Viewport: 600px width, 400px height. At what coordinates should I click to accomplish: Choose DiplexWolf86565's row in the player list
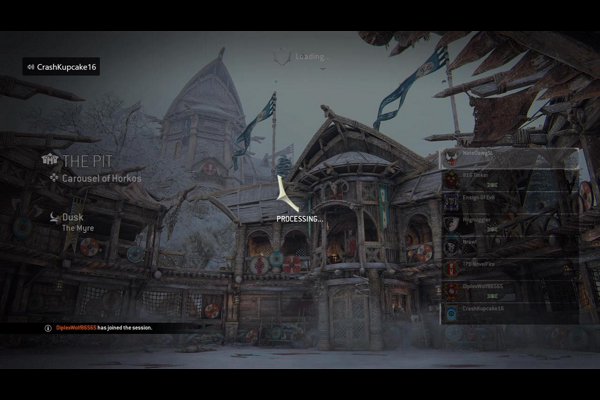coord(509,287)
